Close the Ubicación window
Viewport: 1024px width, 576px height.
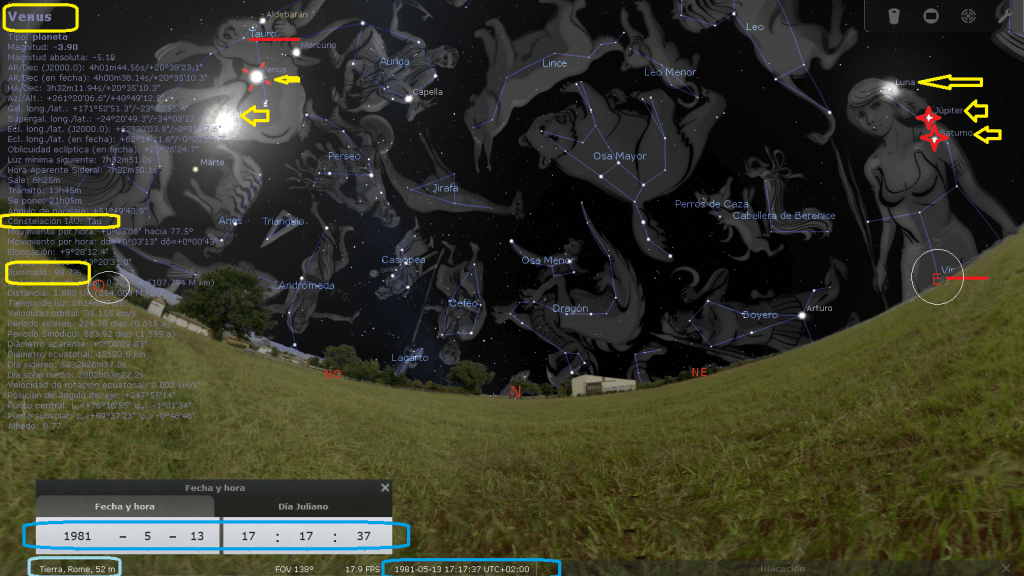[x=1004, y=568]
